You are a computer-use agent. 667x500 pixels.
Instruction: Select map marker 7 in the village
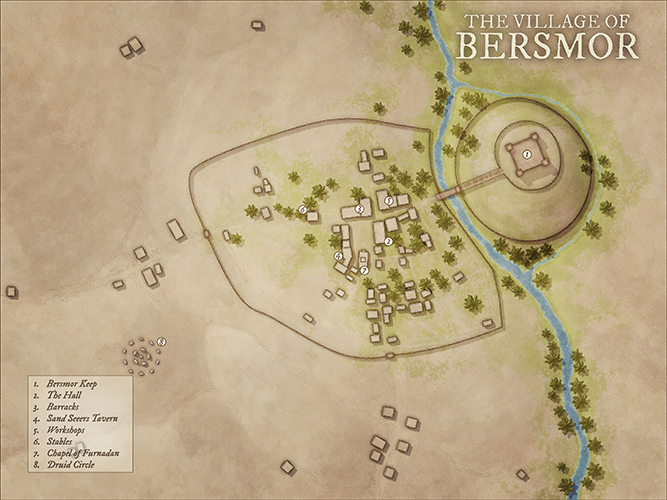click(x=364, y=270)
